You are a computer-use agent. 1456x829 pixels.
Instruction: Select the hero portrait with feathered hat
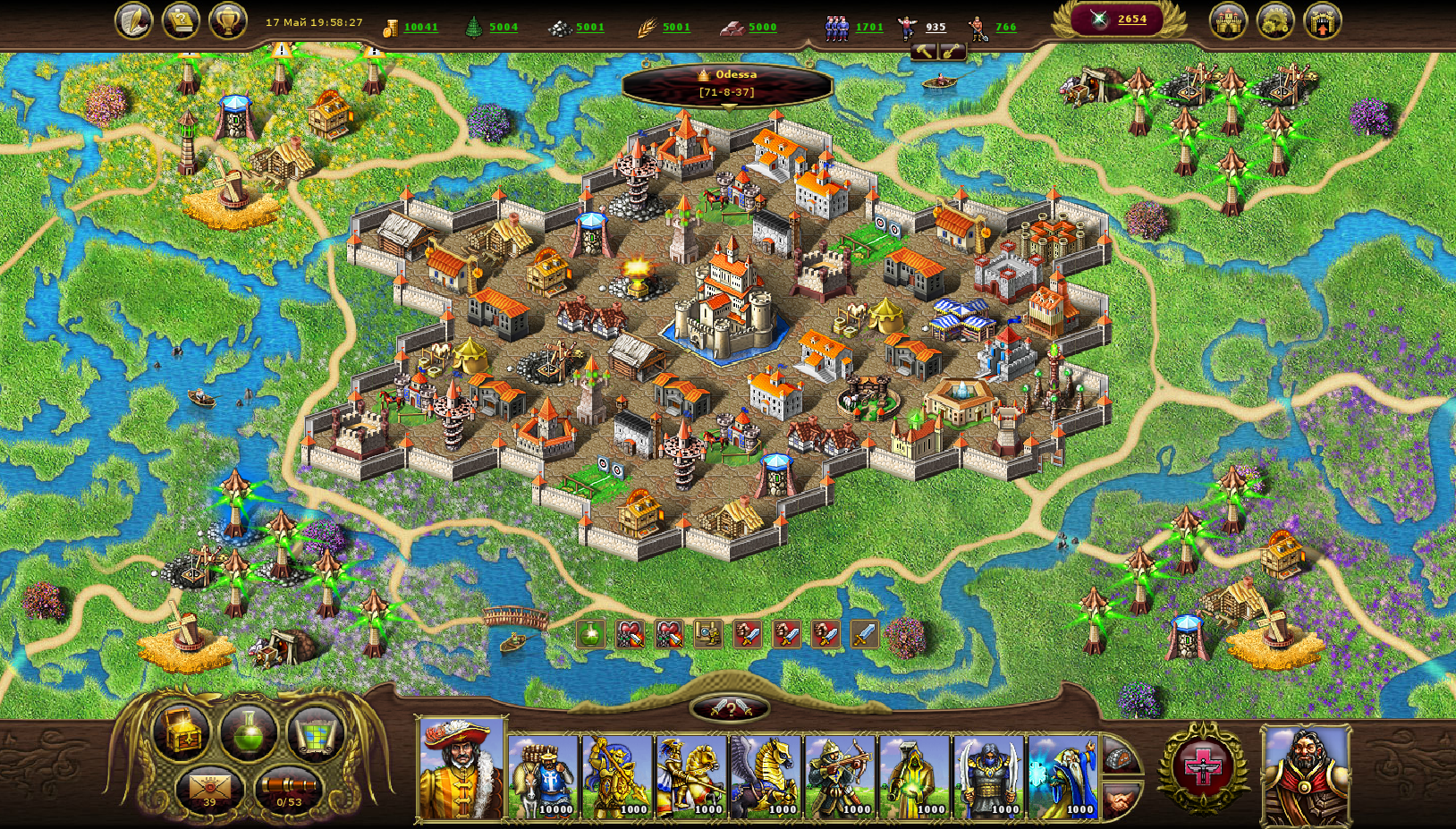[461, 769]
